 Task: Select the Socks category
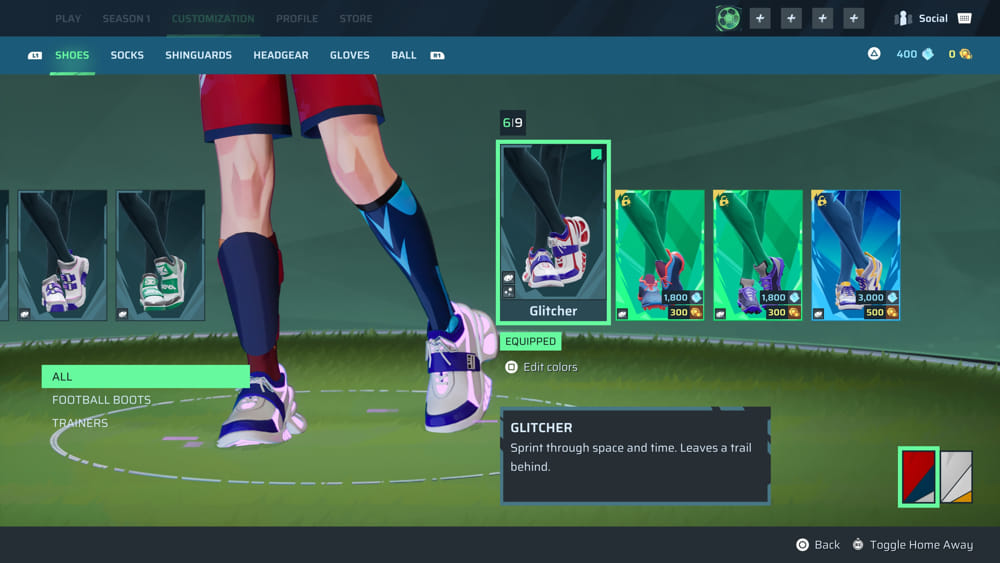(127, 55)
